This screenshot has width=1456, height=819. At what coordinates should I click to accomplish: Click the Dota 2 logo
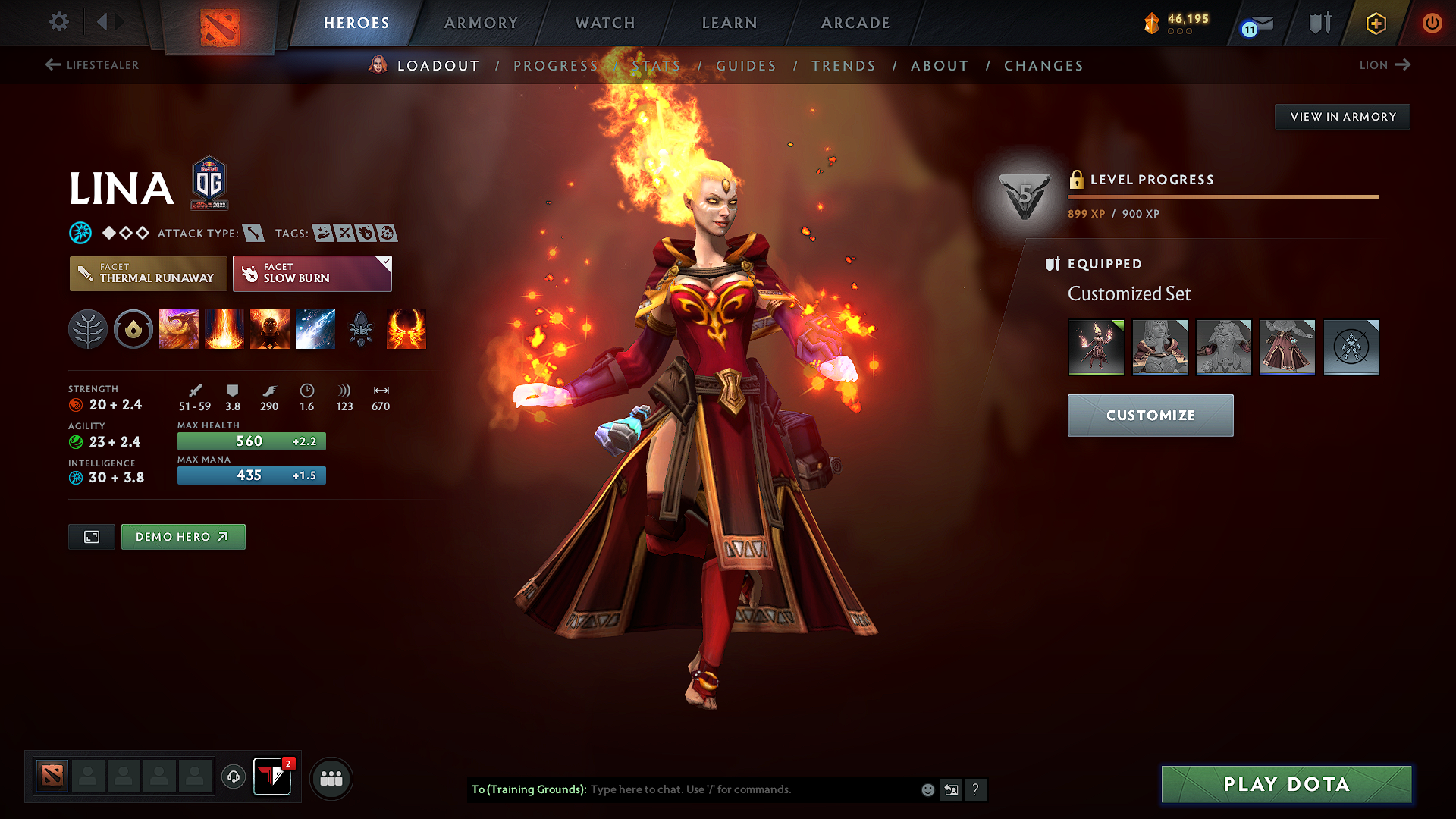pos(220,23)
